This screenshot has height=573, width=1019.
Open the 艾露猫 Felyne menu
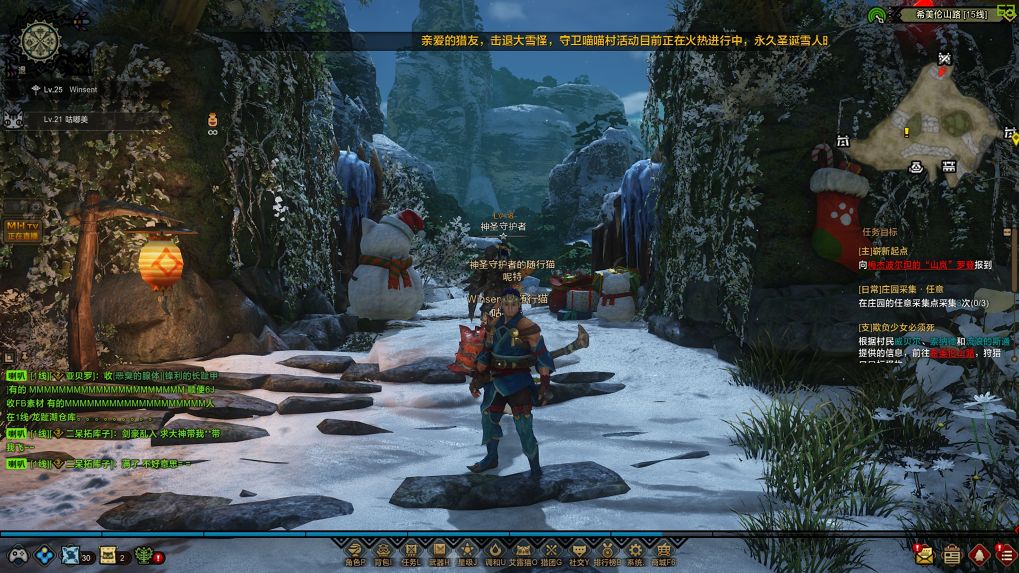[x=523, y=551]
